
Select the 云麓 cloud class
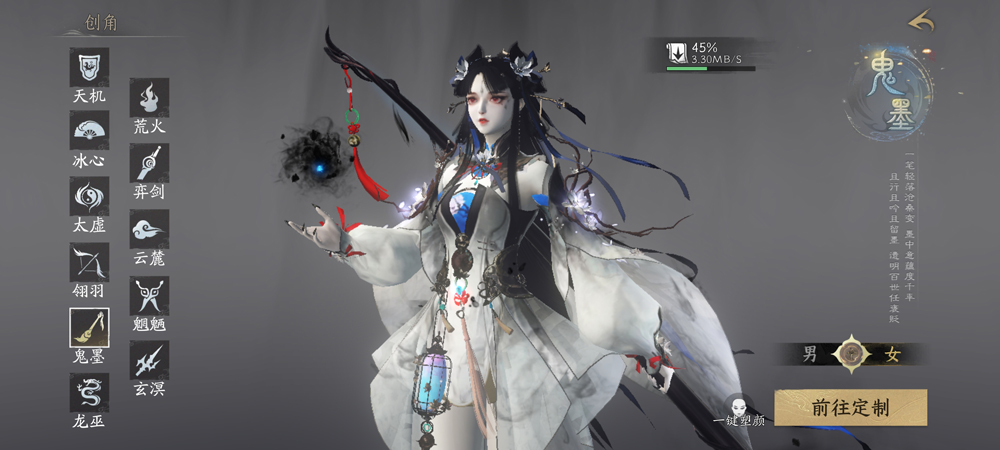click(x=149, y=229)
